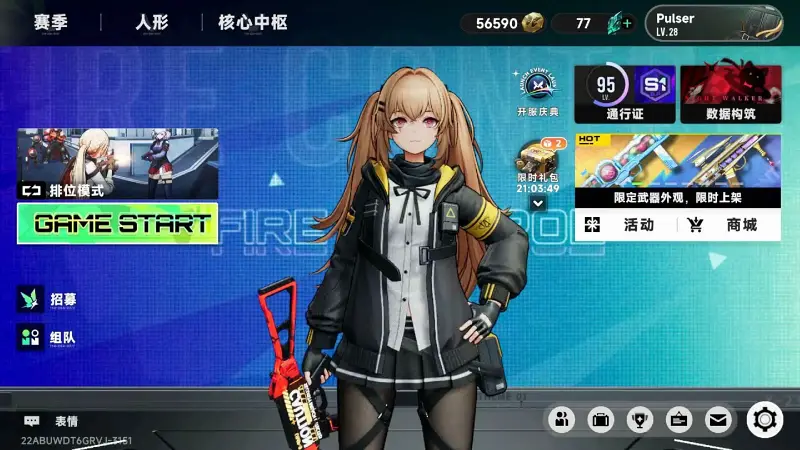Open the mail envelope icon
800x450 pixels.
coord(717,420)
